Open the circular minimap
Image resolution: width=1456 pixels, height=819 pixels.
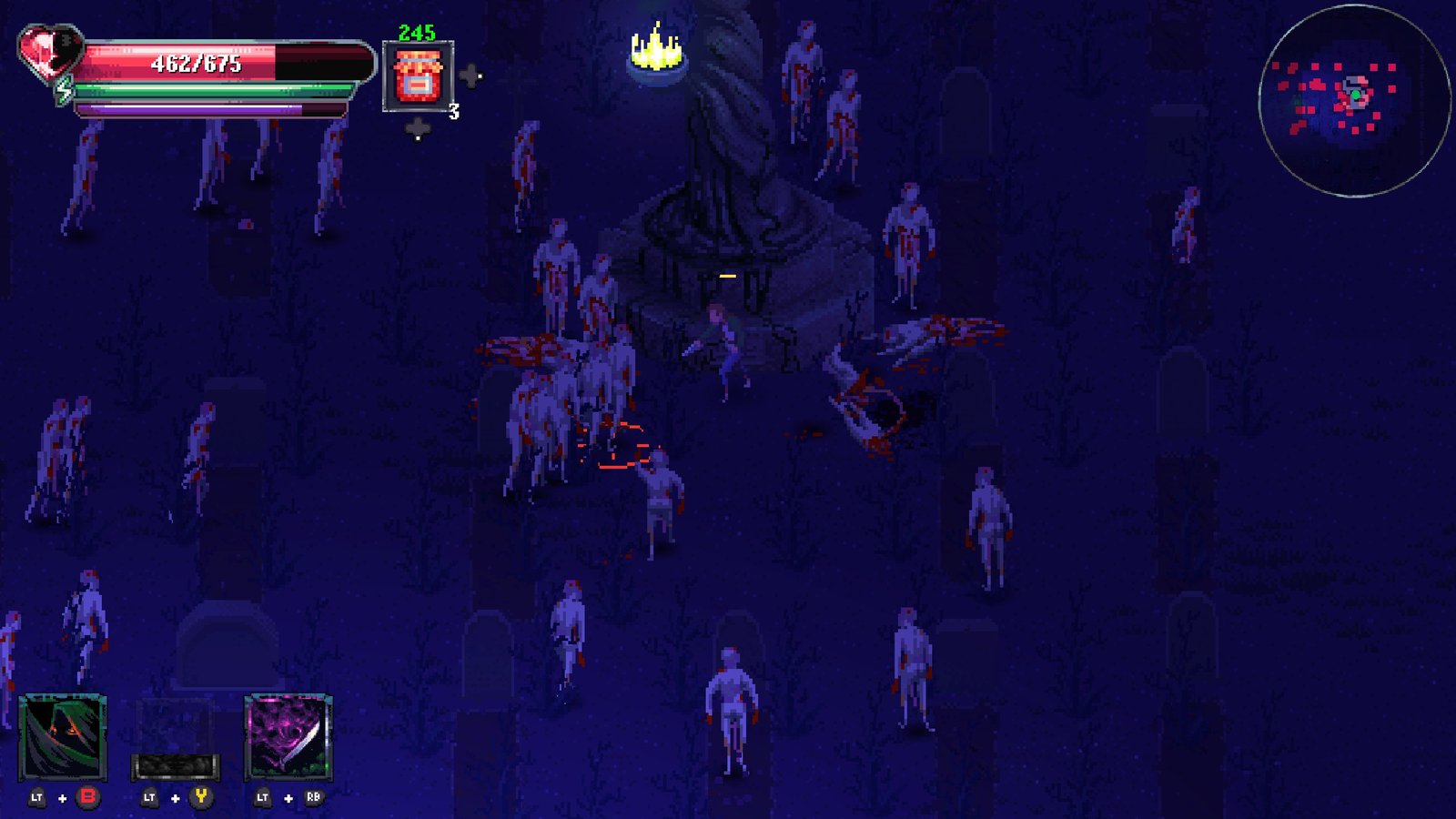coord(1354,101)
